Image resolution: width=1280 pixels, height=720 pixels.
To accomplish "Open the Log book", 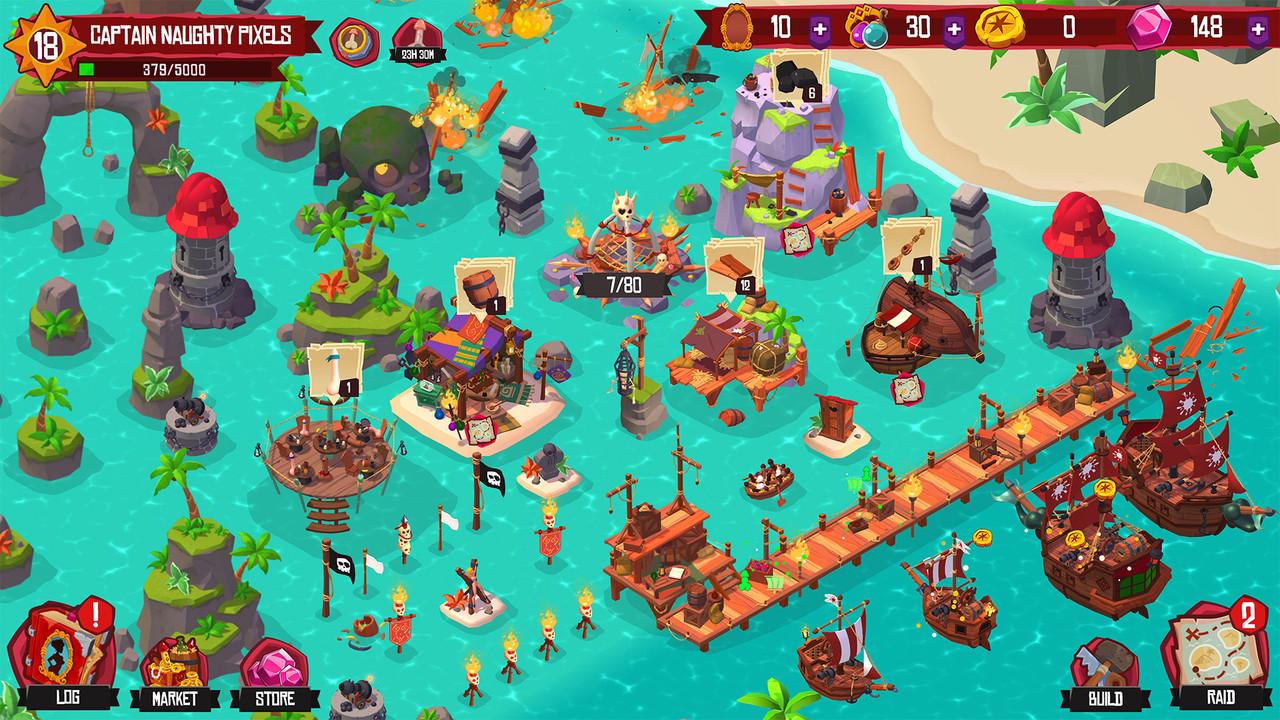I will click(66, 655).
